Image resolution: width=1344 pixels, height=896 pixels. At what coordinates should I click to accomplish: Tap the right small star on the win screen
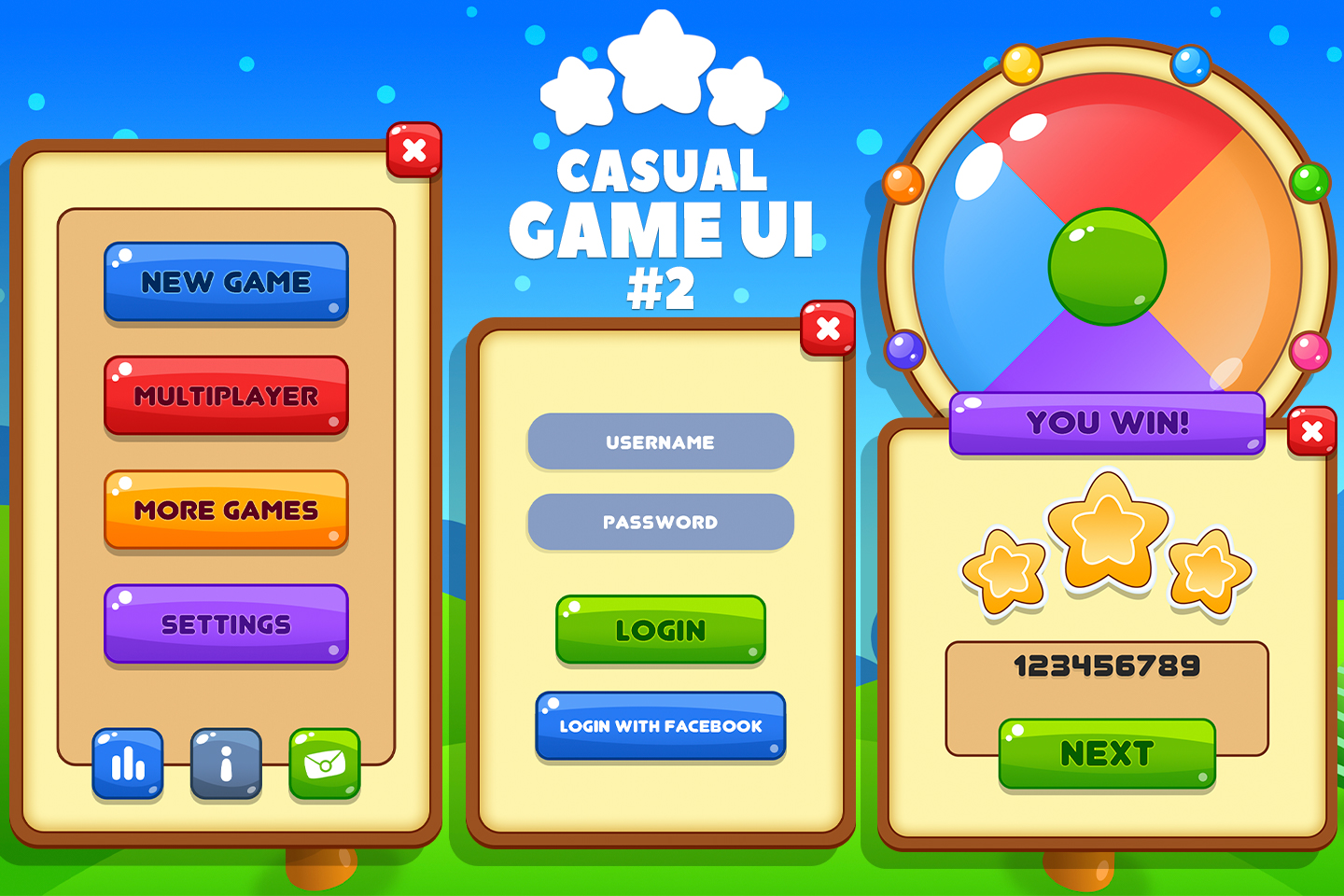tap(1211, 569)
